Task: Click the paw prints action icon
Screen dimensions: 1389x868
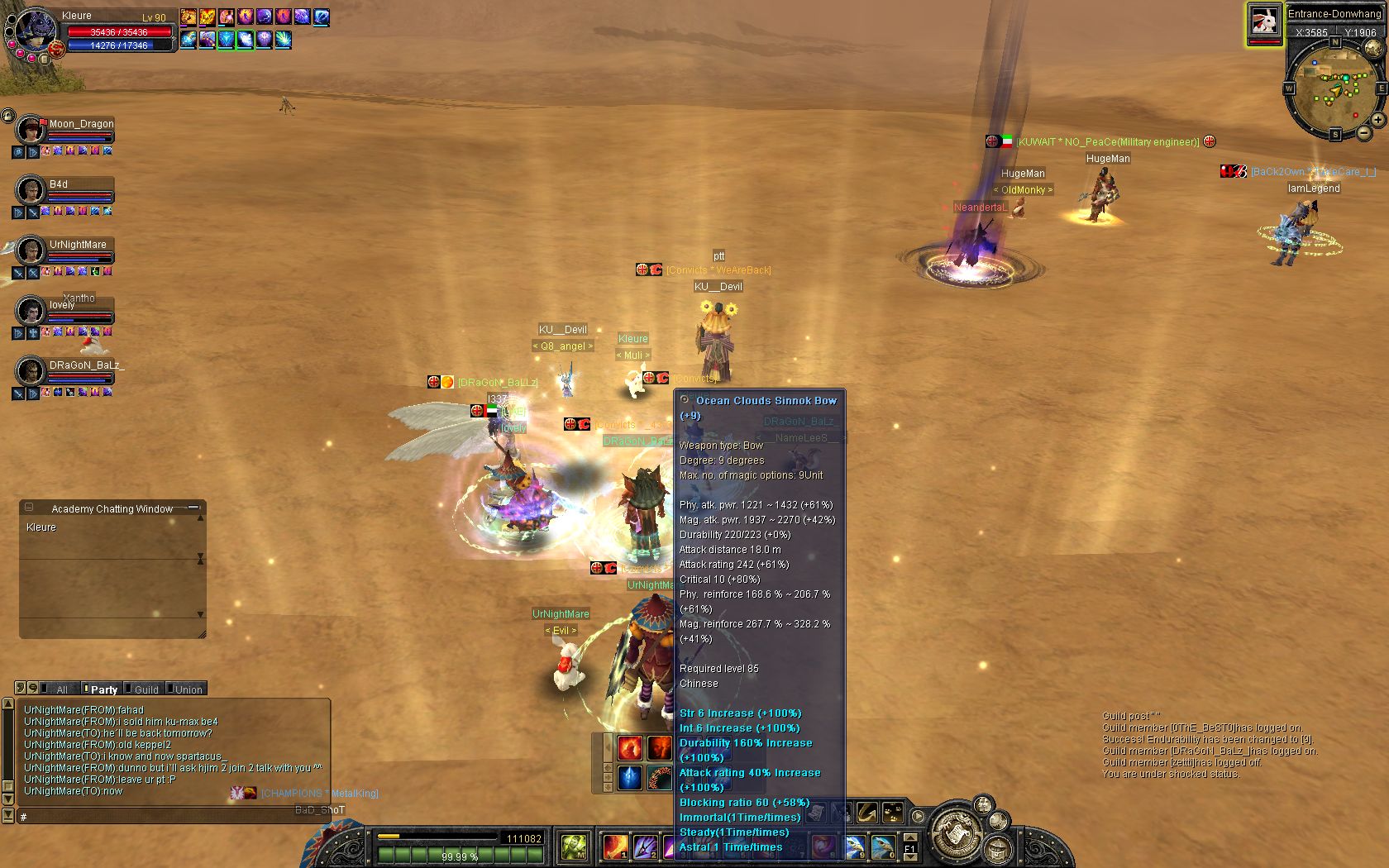Action: 893,813
